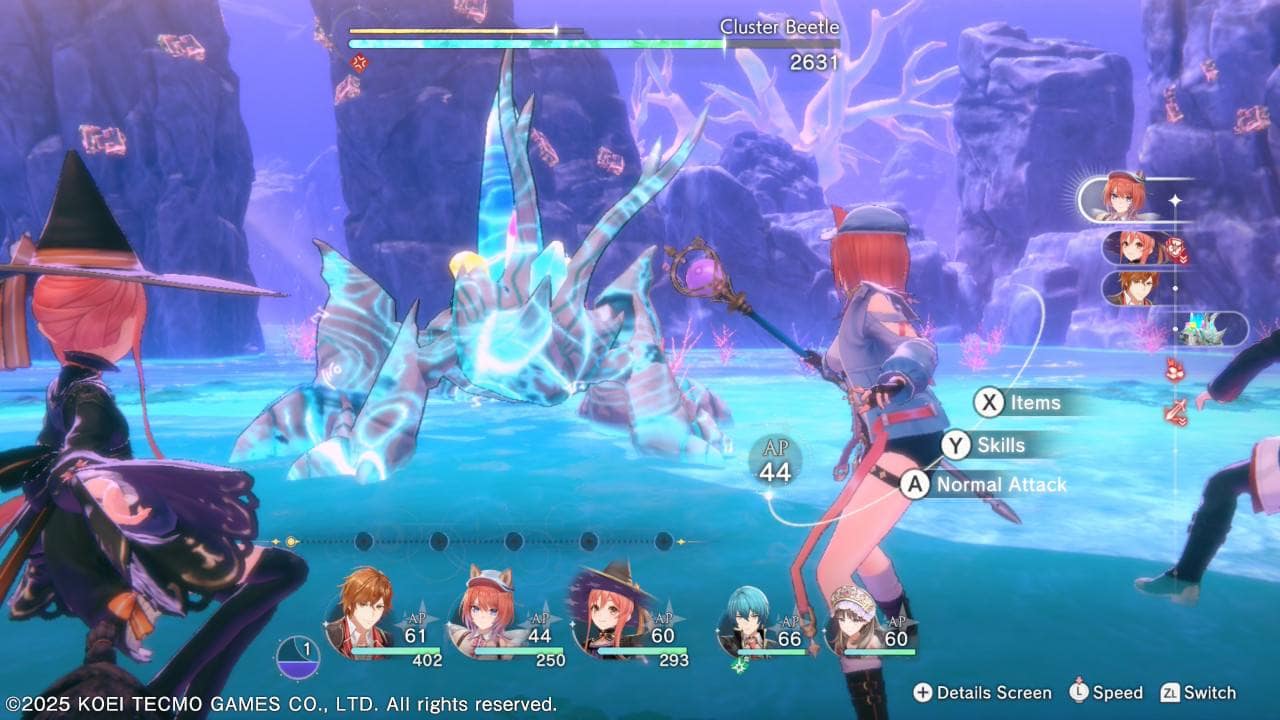Image resolution: width=1280 pixels, height=720 pixels.
Task: Click the round gauge showing 1
Action: (x=300, y=658)
